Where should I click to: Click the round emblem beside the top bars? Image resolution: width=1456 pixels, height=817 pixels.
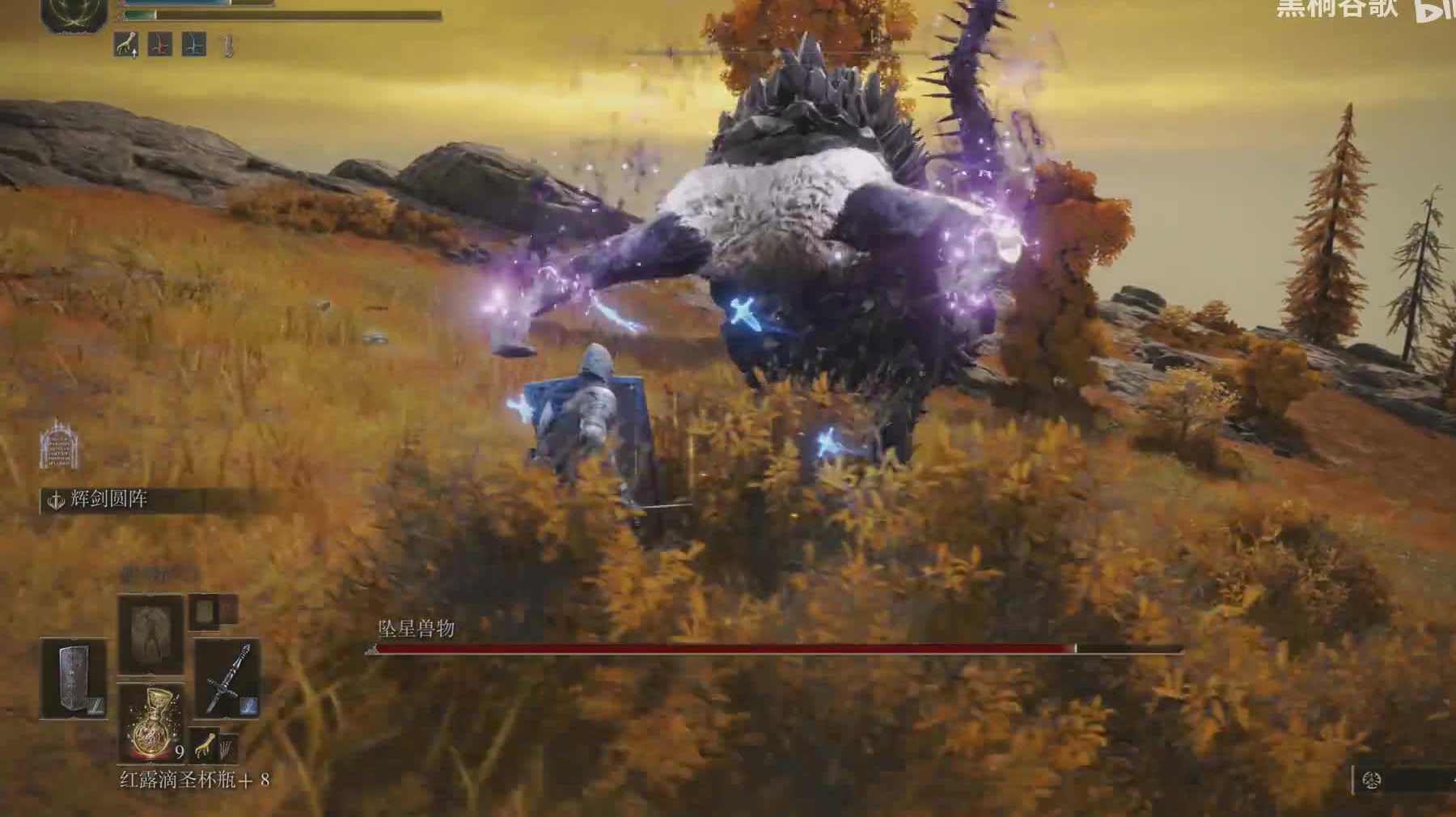pyautogui.click(x=74, y=14)
